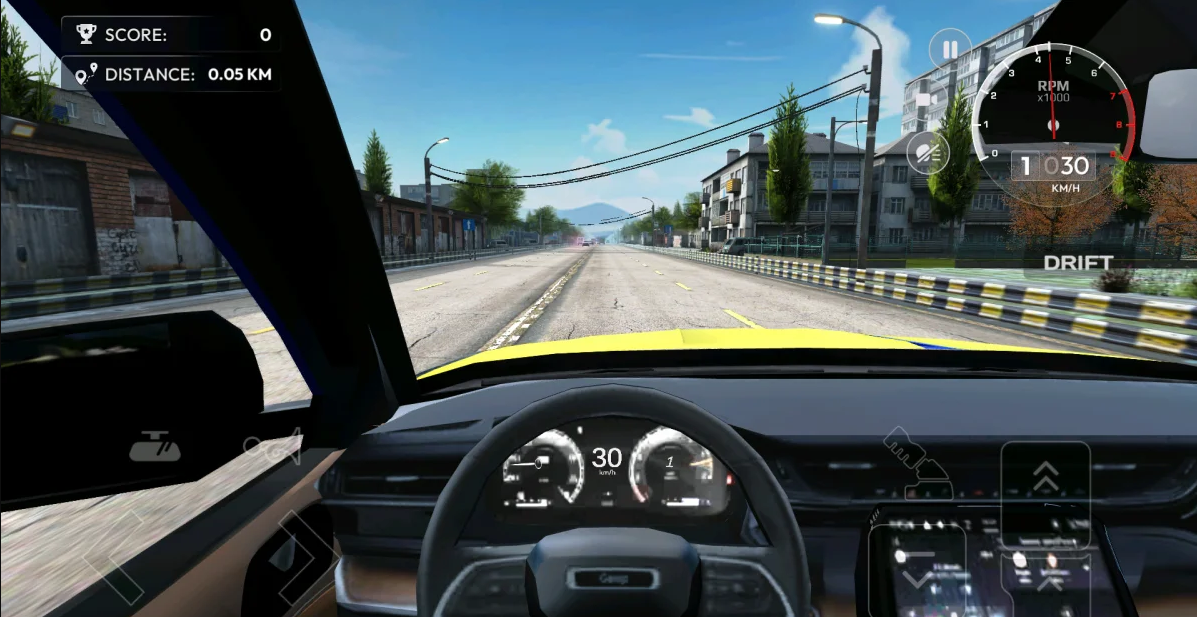1197x617 pixels.
Task: Switch view using the camera icon
Action: [930, 100]
